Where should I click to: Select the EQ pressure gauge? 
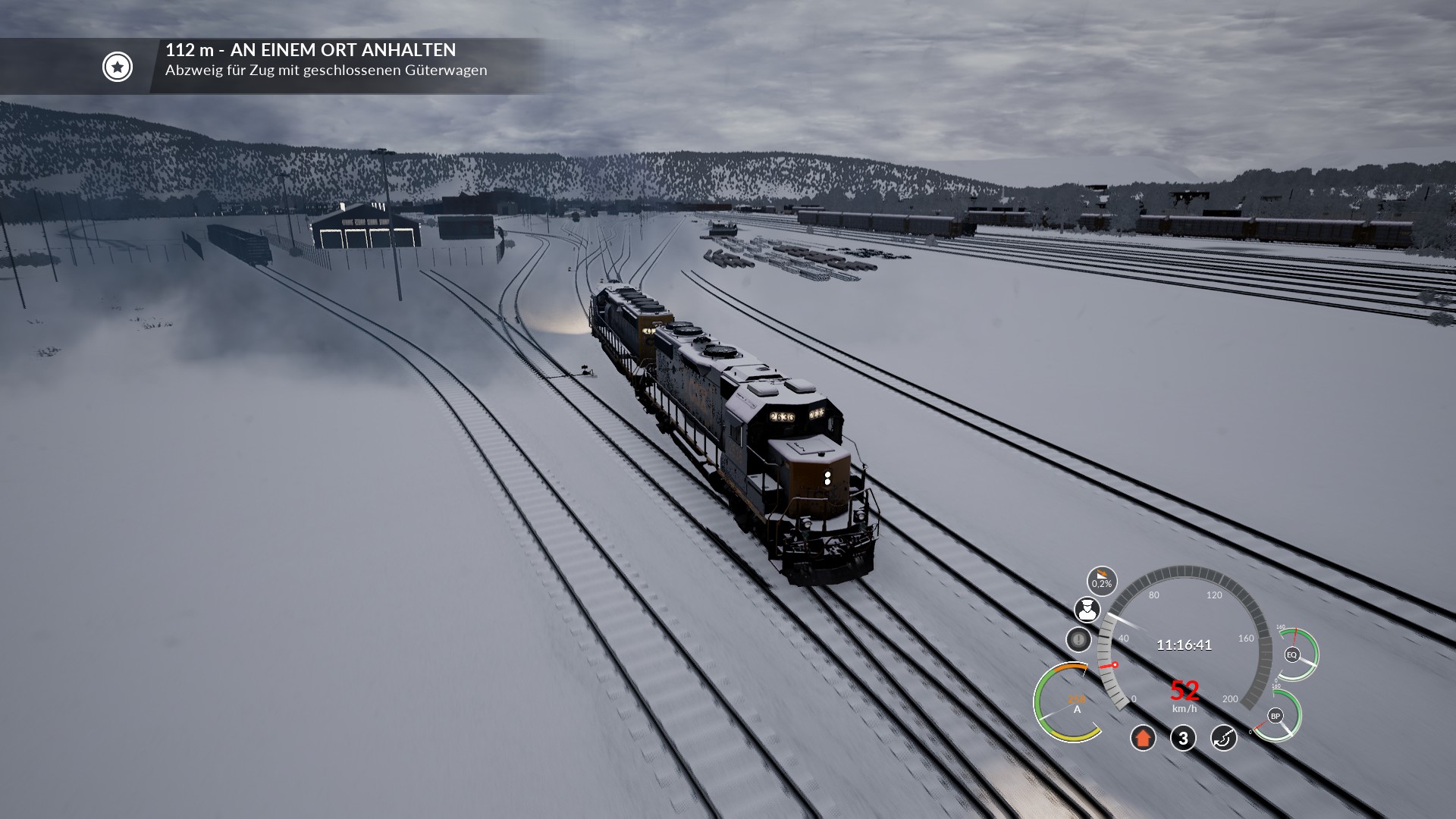click(1293, 654)
